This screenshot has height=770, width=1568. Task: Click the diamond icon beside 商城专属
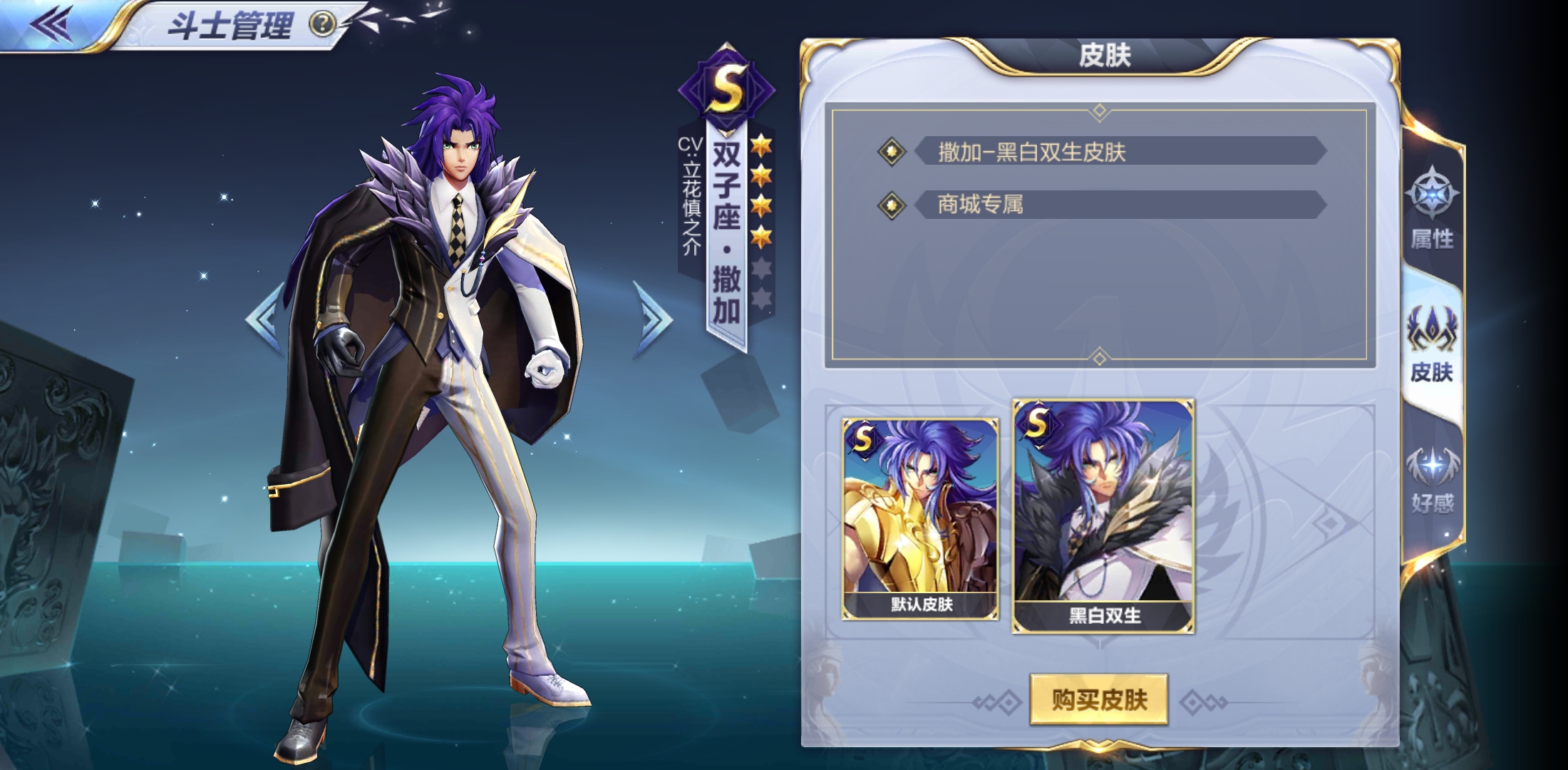pos(891,205)
